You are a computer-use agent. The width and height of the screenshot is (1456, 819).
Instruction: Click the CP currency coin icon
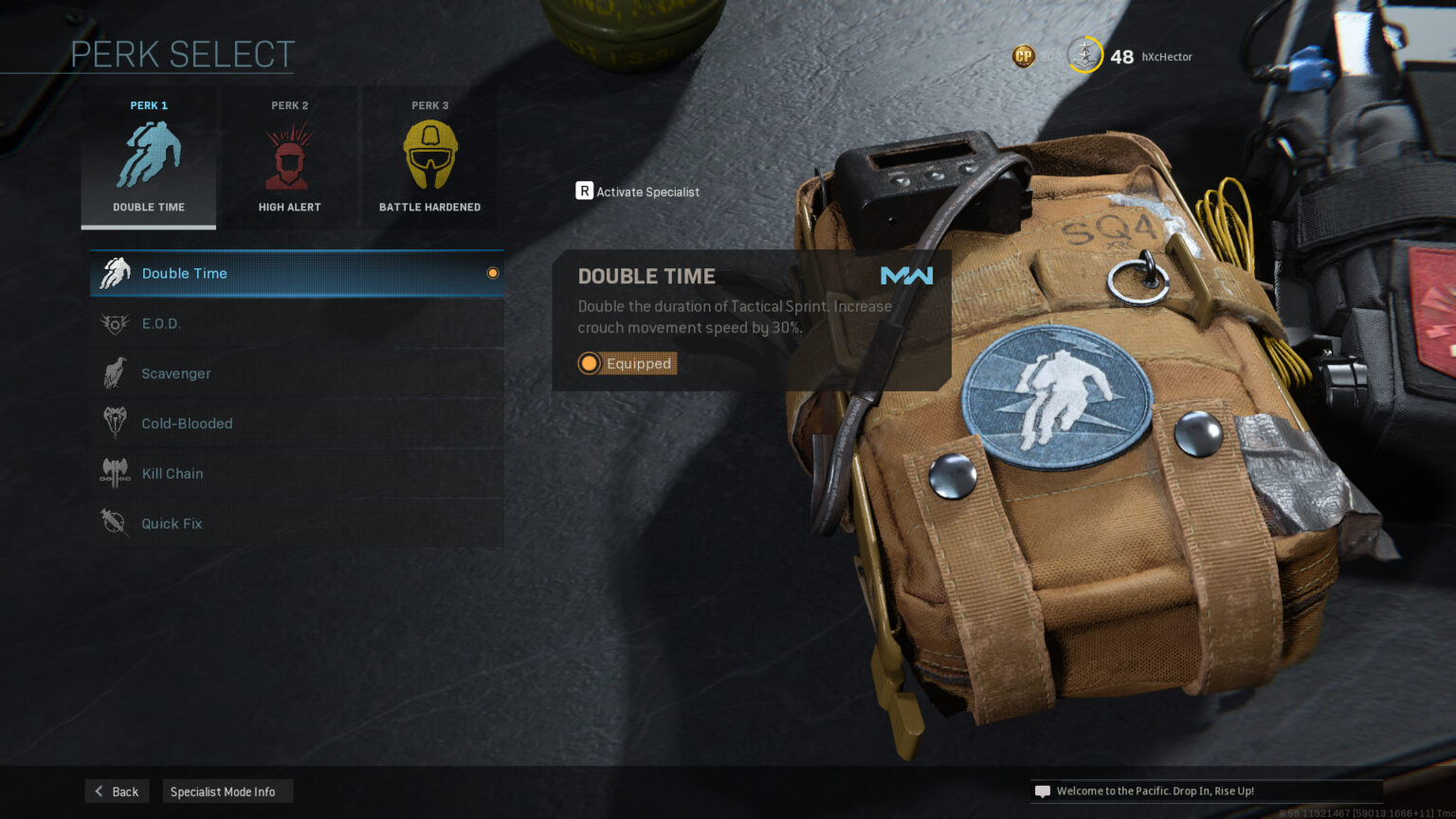pyautogui.click(x=1024, y=57)
